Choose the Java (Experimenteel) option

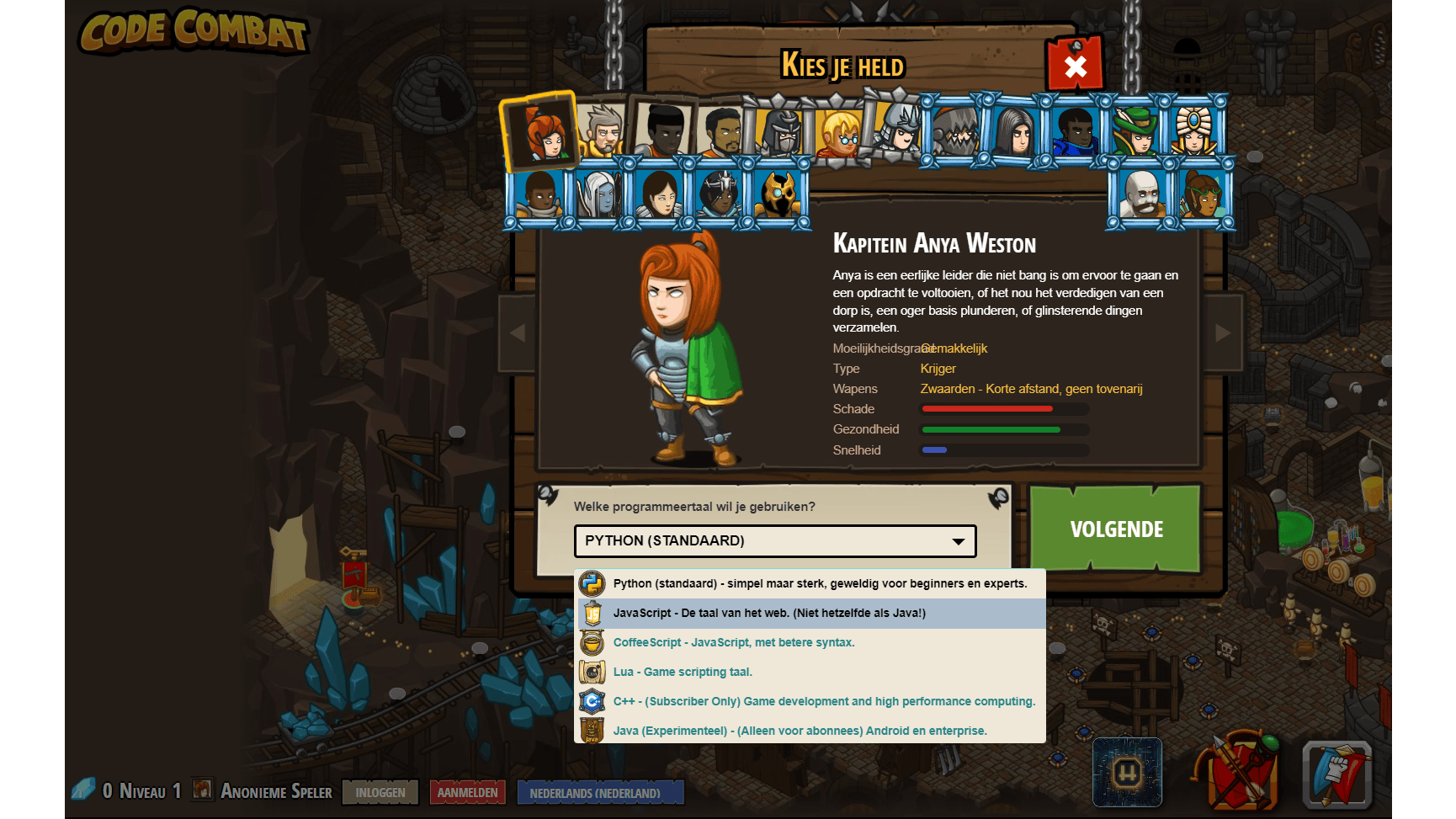800,731
